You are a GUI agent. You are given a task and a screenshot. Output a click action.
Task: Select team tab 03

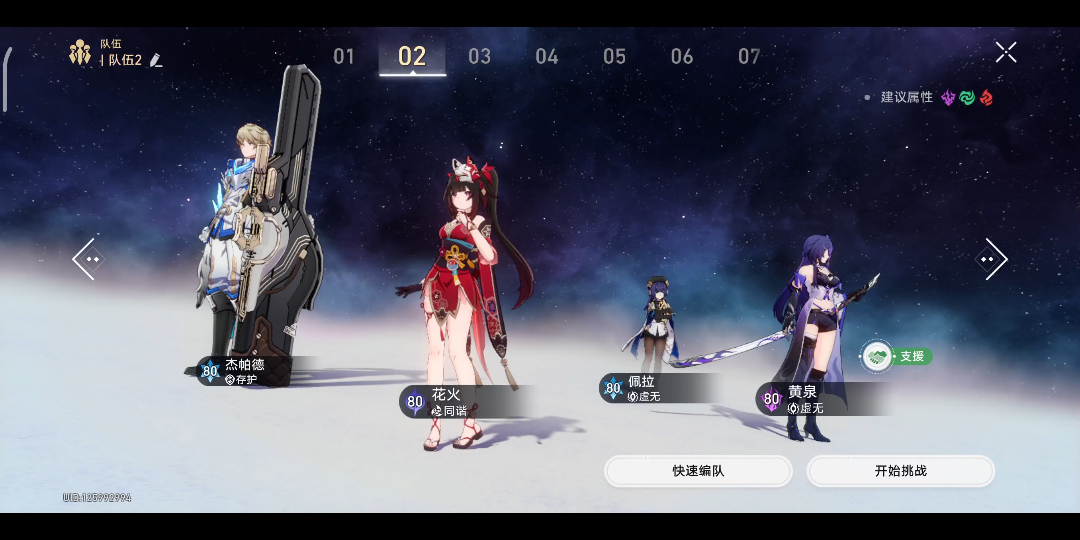point(480,57)
